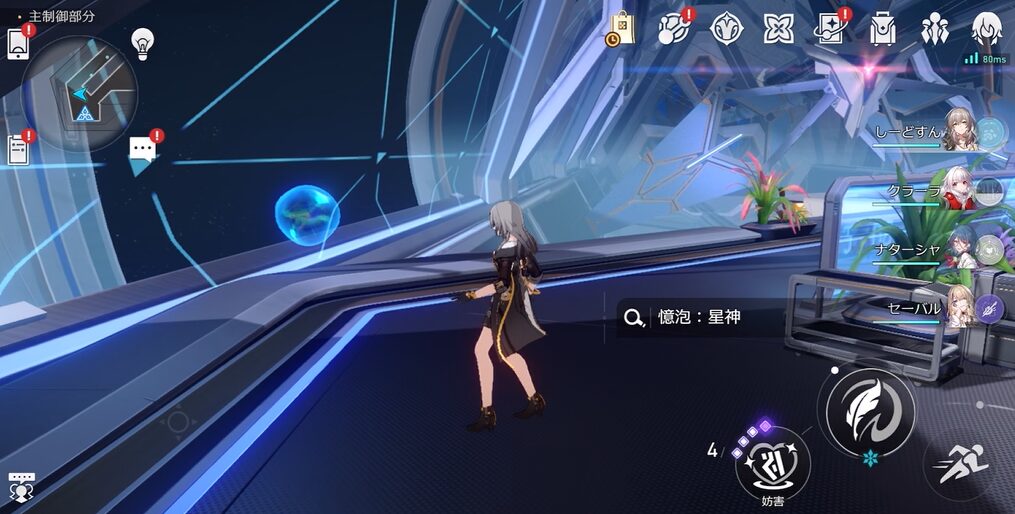Open the four-petal flower icon
Viewport: 1015px width, 514px height.
tap(778, 28)
